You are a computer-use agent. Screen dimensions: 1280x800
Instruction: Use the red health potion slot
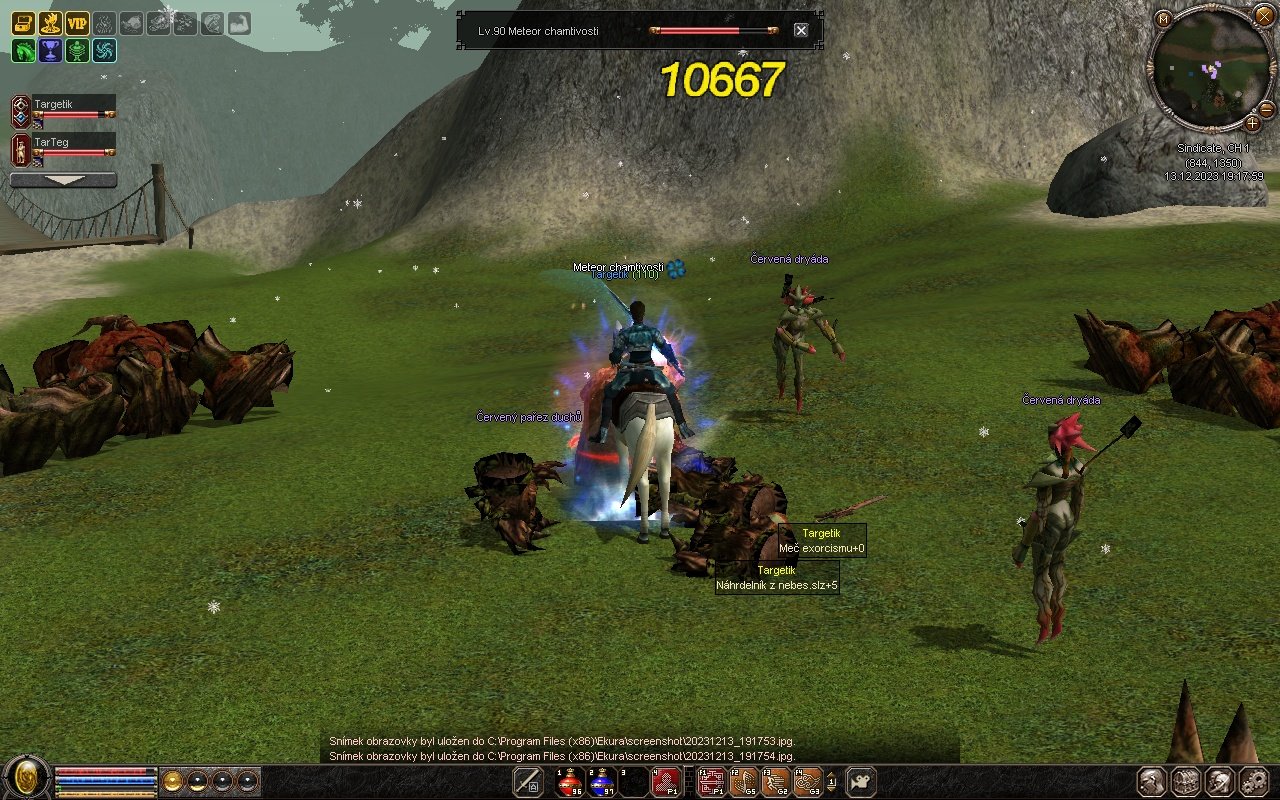(570, 782)
